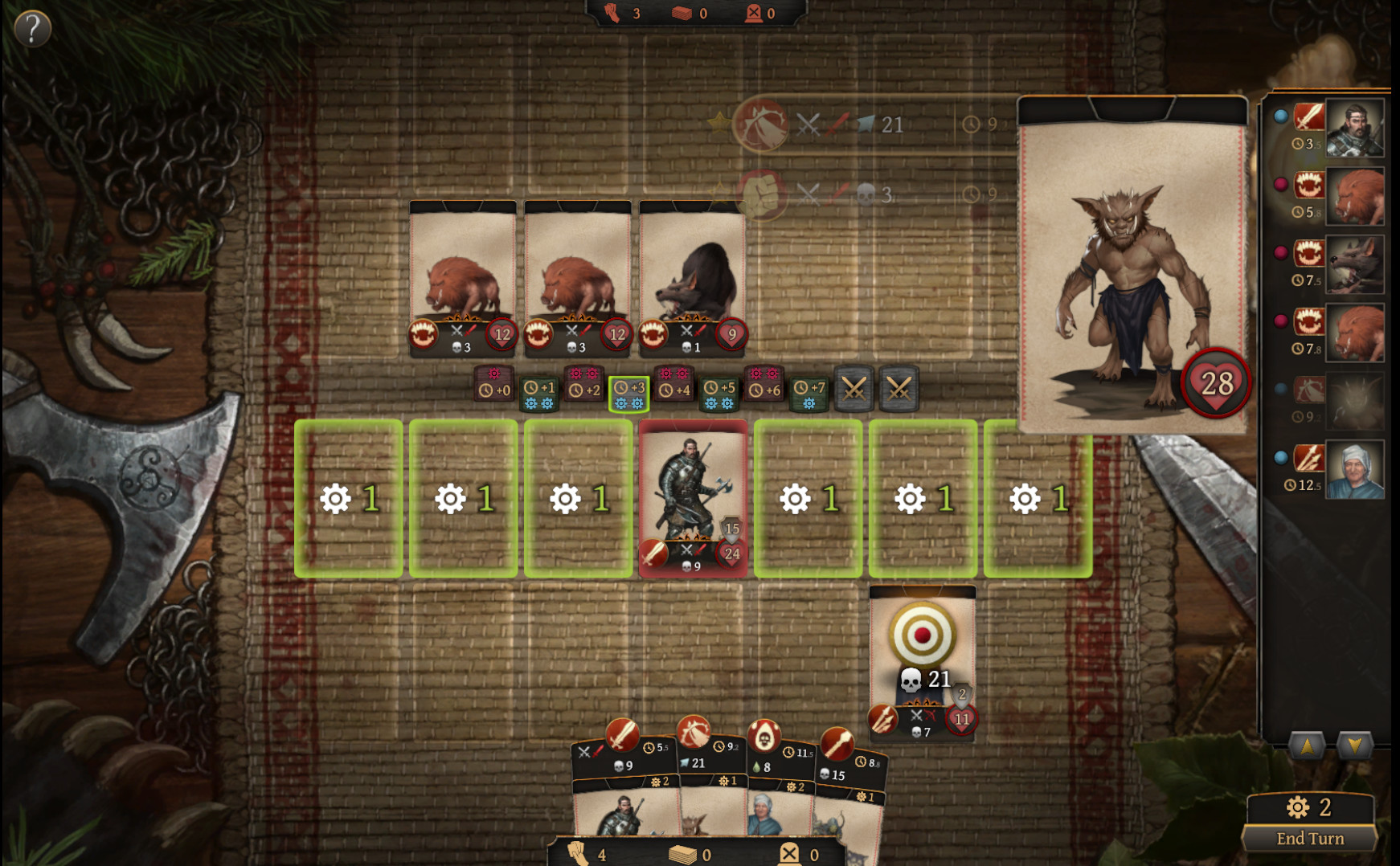Toggle the pink marker beside the first boar portrait
Image resolution: width=1400 pixels, height=866 pixels.
tap(1282, 182)
